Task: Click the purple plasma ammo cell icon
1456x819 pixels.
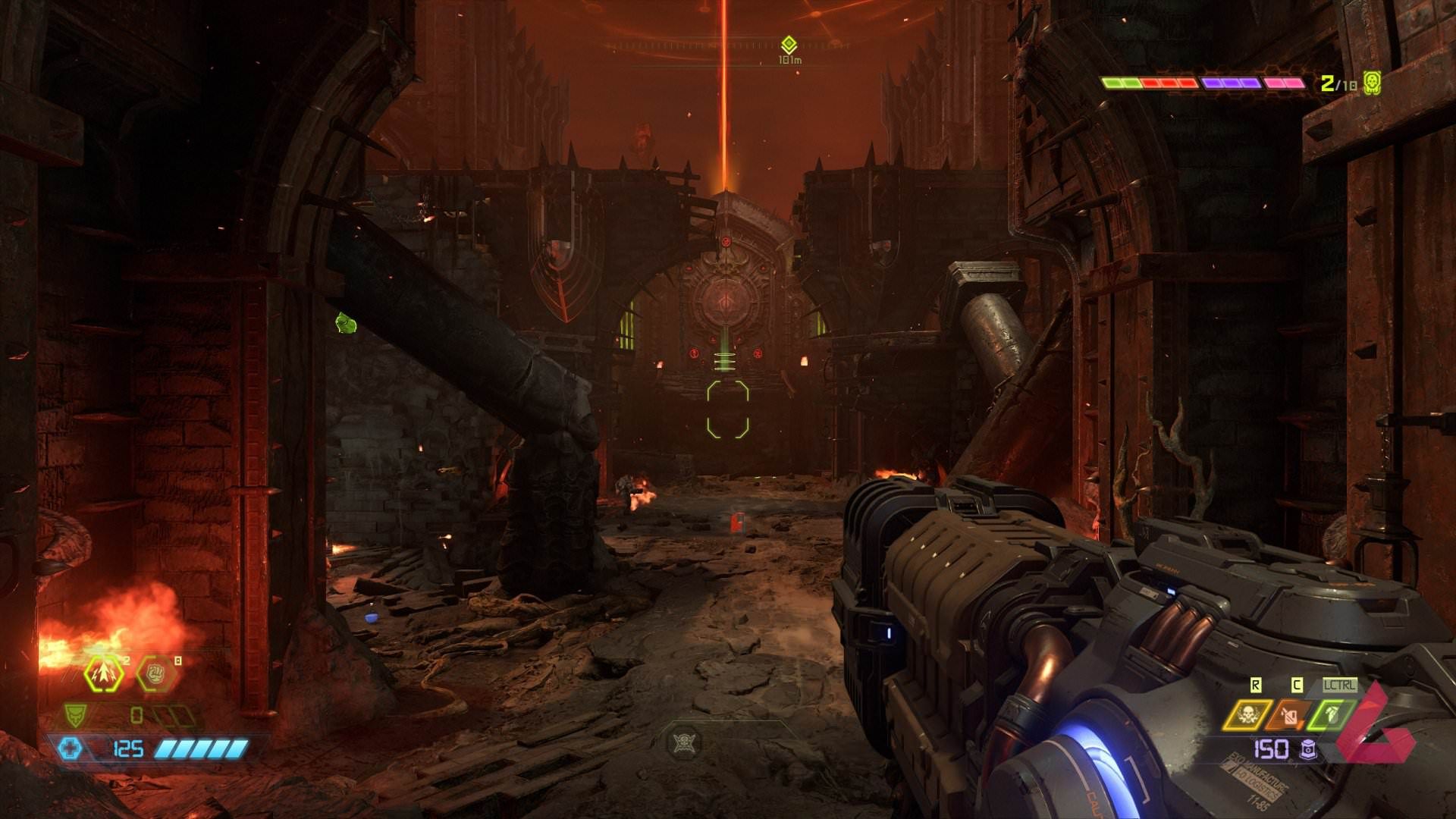Action: [x=1308, y=749]
